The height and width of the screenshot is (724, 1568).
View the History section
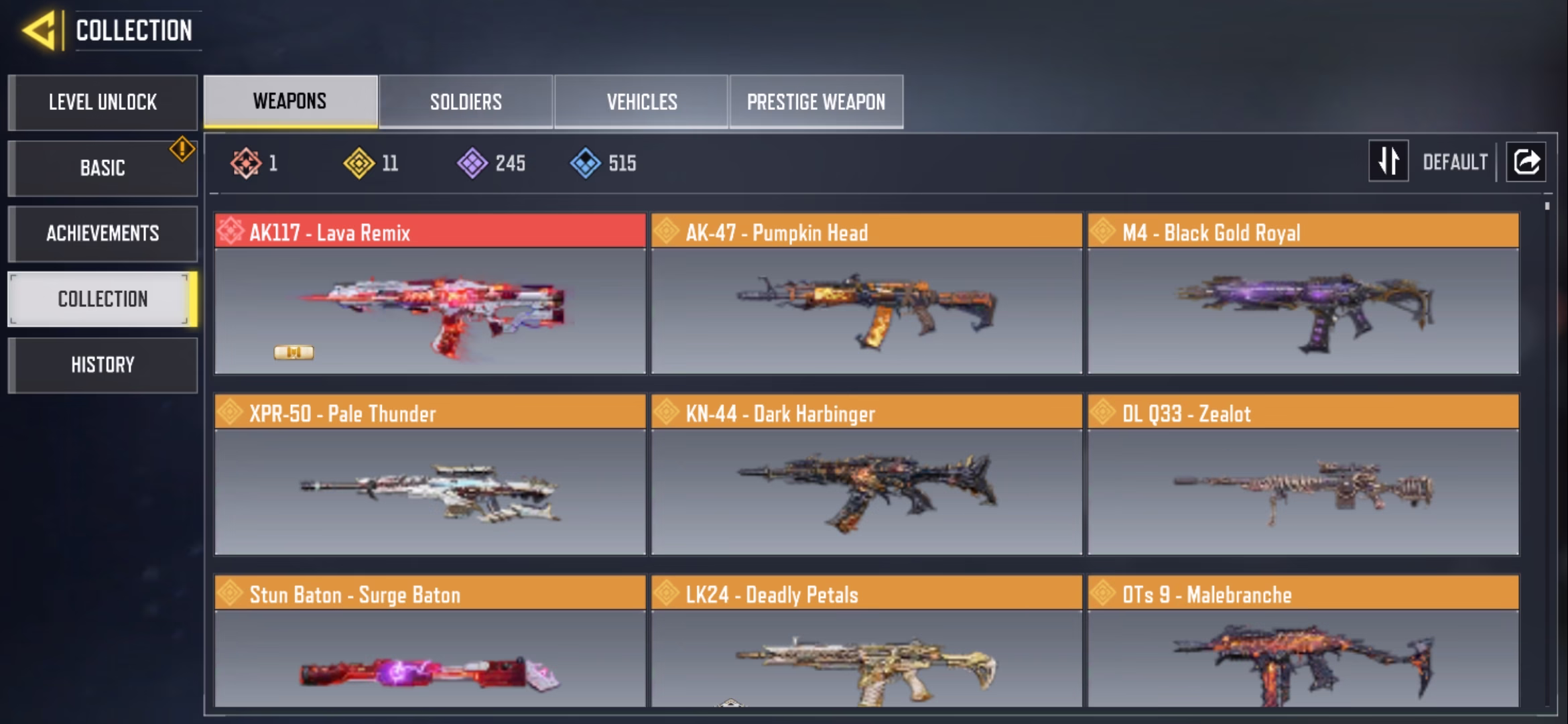pyautogui.click(x=103, y=365)
